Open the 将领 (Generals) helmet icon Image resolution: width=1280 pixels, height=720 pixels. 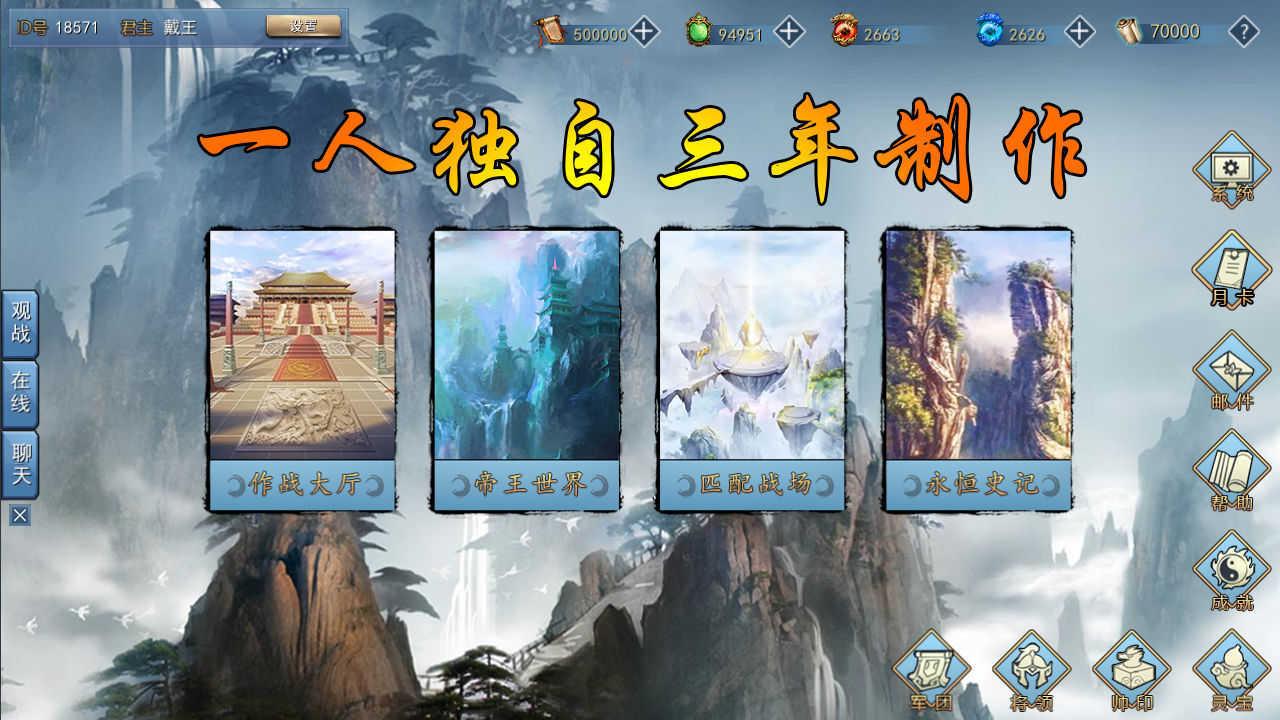coord(1030,672)
